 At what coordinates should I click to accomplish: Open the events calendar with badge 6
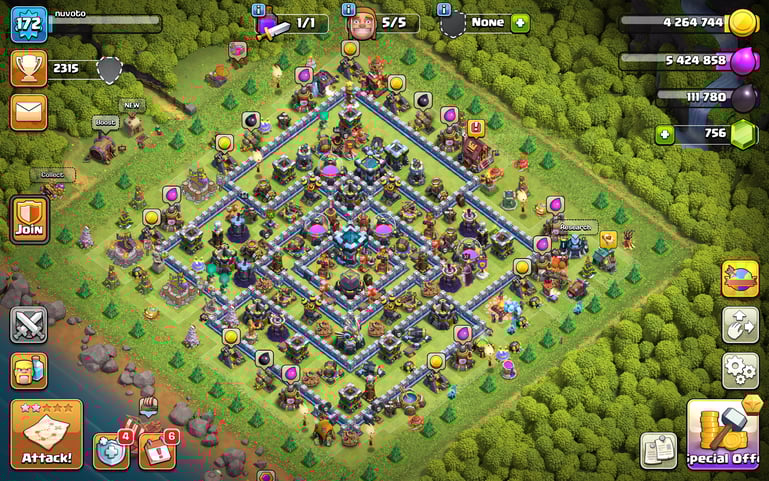[x=156, y=451]
